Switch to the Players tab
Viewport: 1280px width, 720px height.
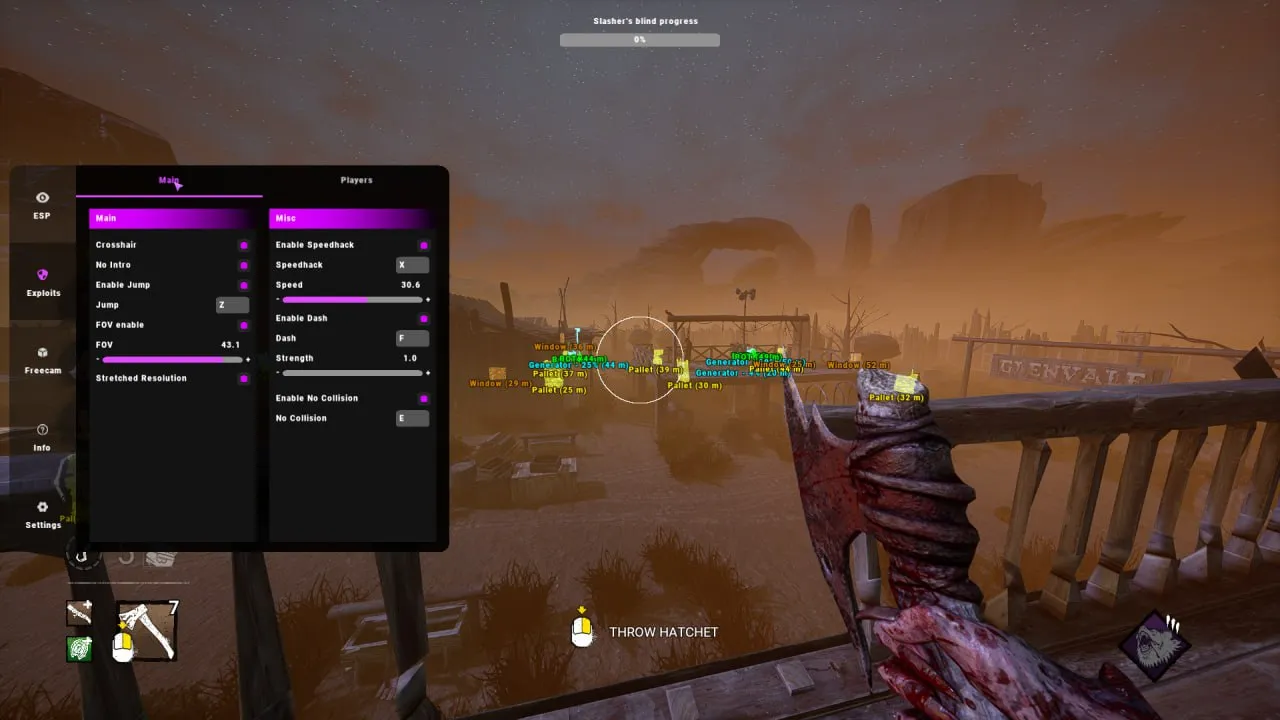point(356,180)
